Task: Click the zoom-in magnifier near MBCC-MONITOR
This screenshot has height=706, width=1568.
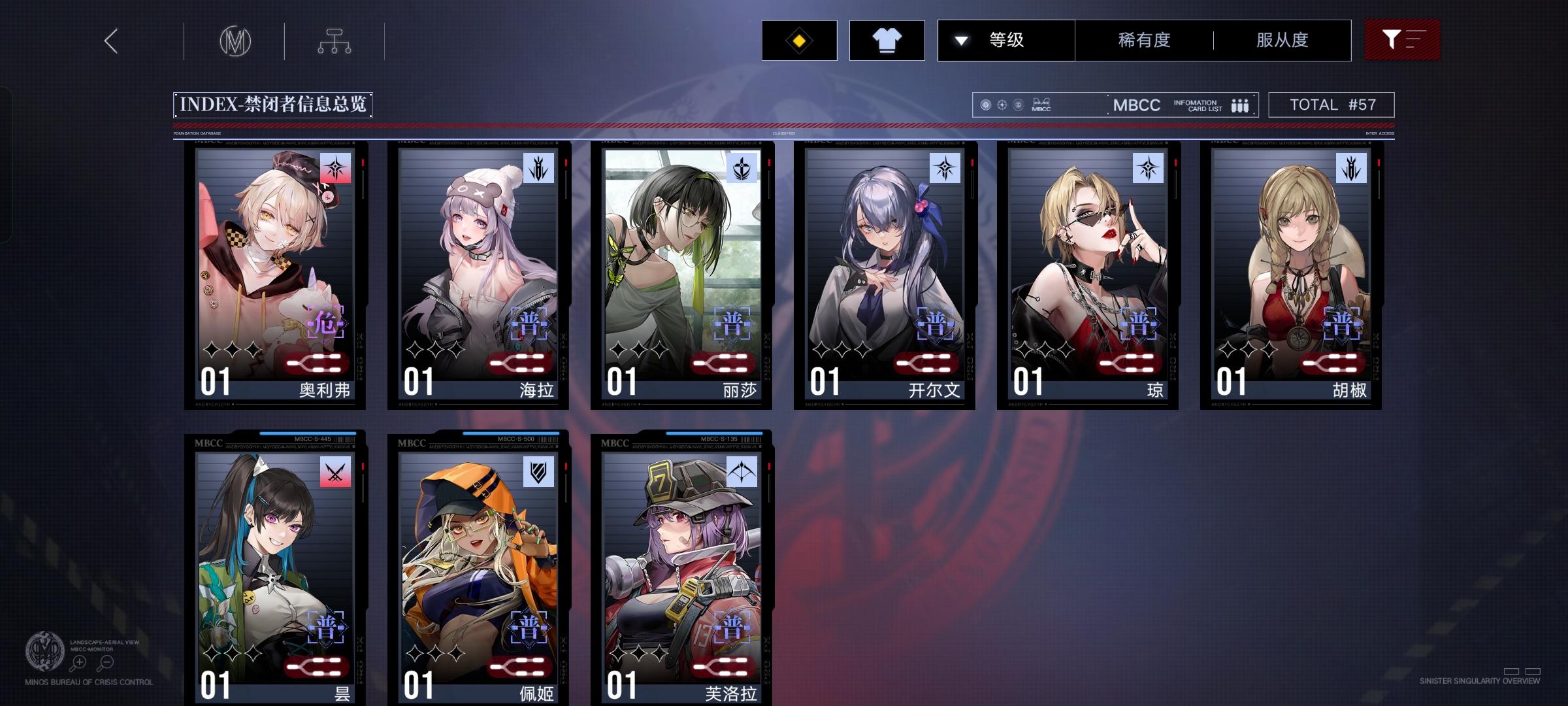Action: coord(78,662)
